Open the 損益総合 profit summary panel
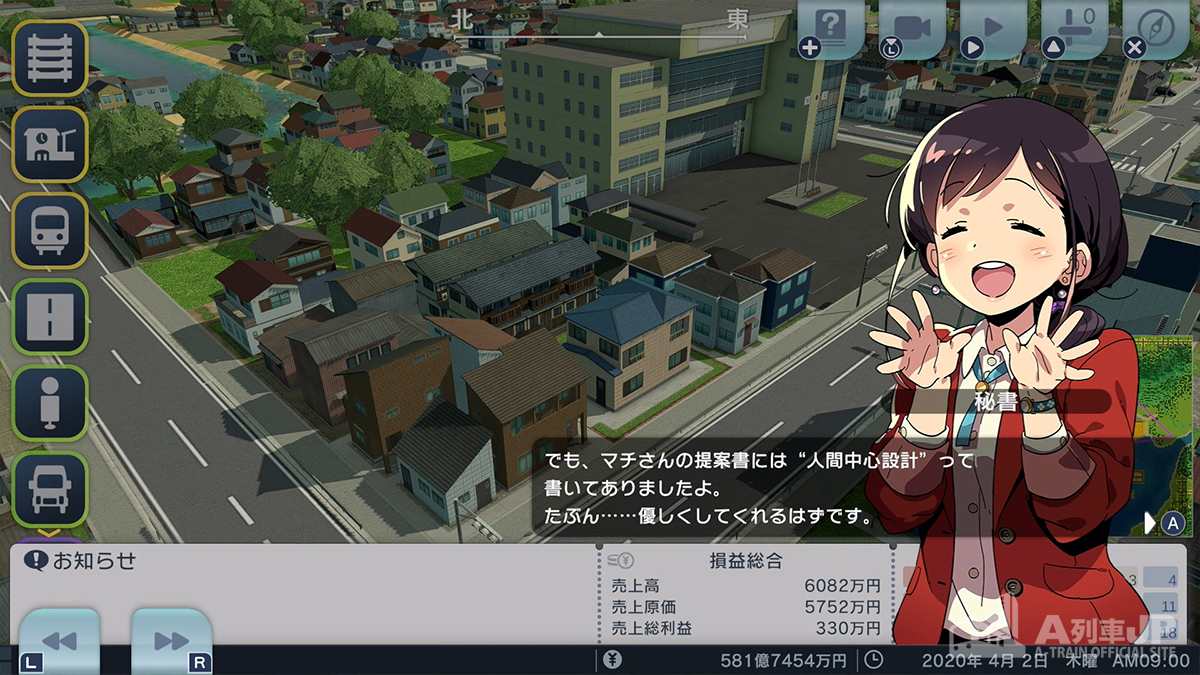This screenshot has width=1200, height=675. pyautogui.click(x=745, y=561)
